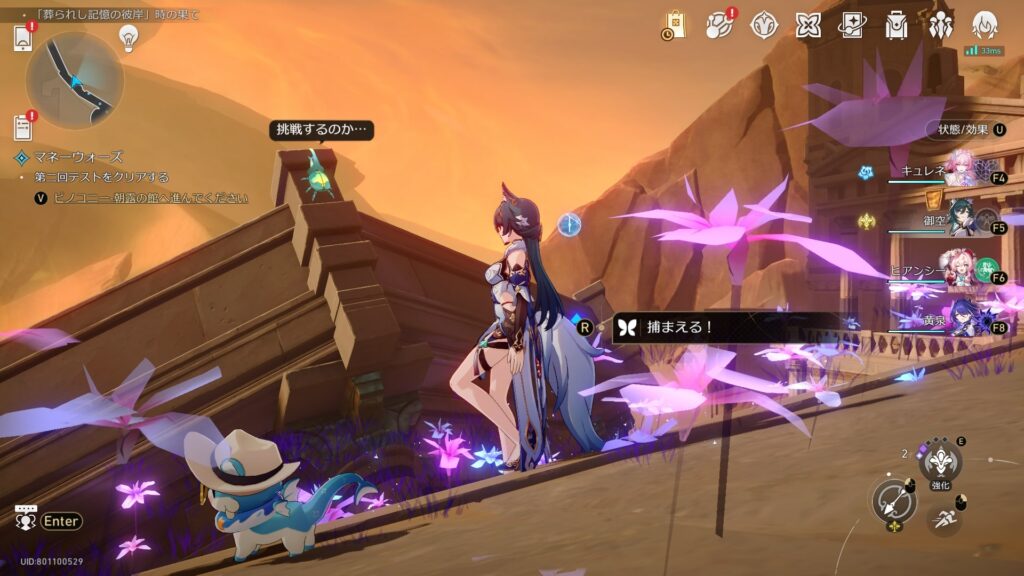Image resolution: width=1024 pixels, height=576 pixels.
Task: Activate the 強化 technique skill icon
Action: [940, 461]
